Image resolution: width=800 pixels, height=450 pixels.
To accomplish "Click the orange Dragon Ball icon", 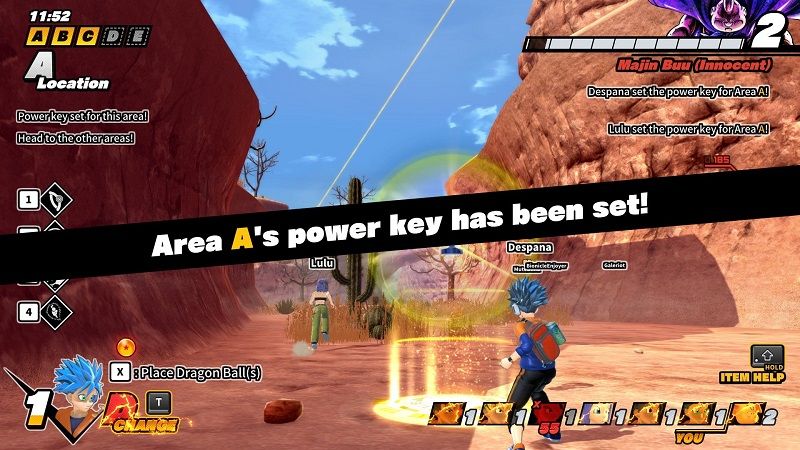I will (125, 348).
